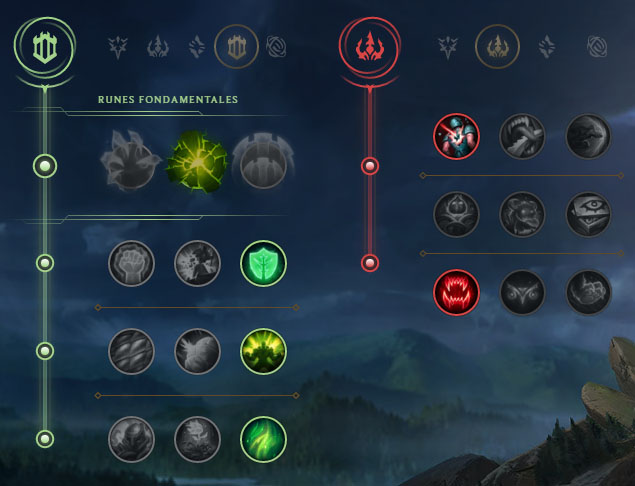This screenshot has height=486, width=635.
Task: Select the Overgrowth rune
Action: [x=131, y=438]
